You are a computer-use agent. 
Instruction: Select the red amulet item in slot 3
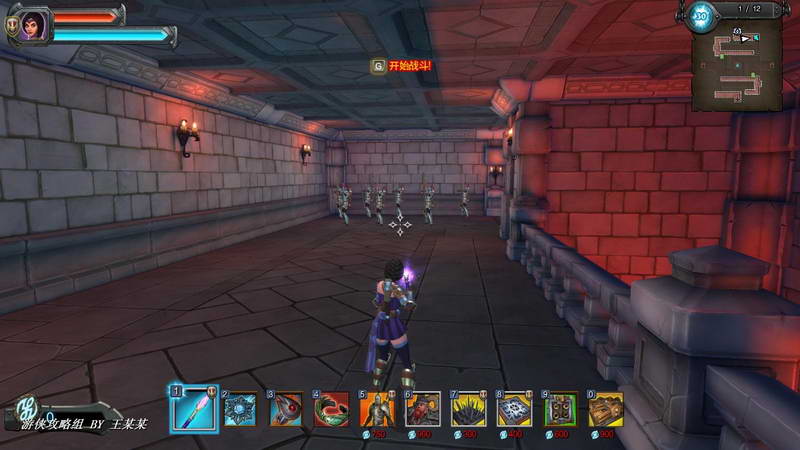click(x=287, y=409)
